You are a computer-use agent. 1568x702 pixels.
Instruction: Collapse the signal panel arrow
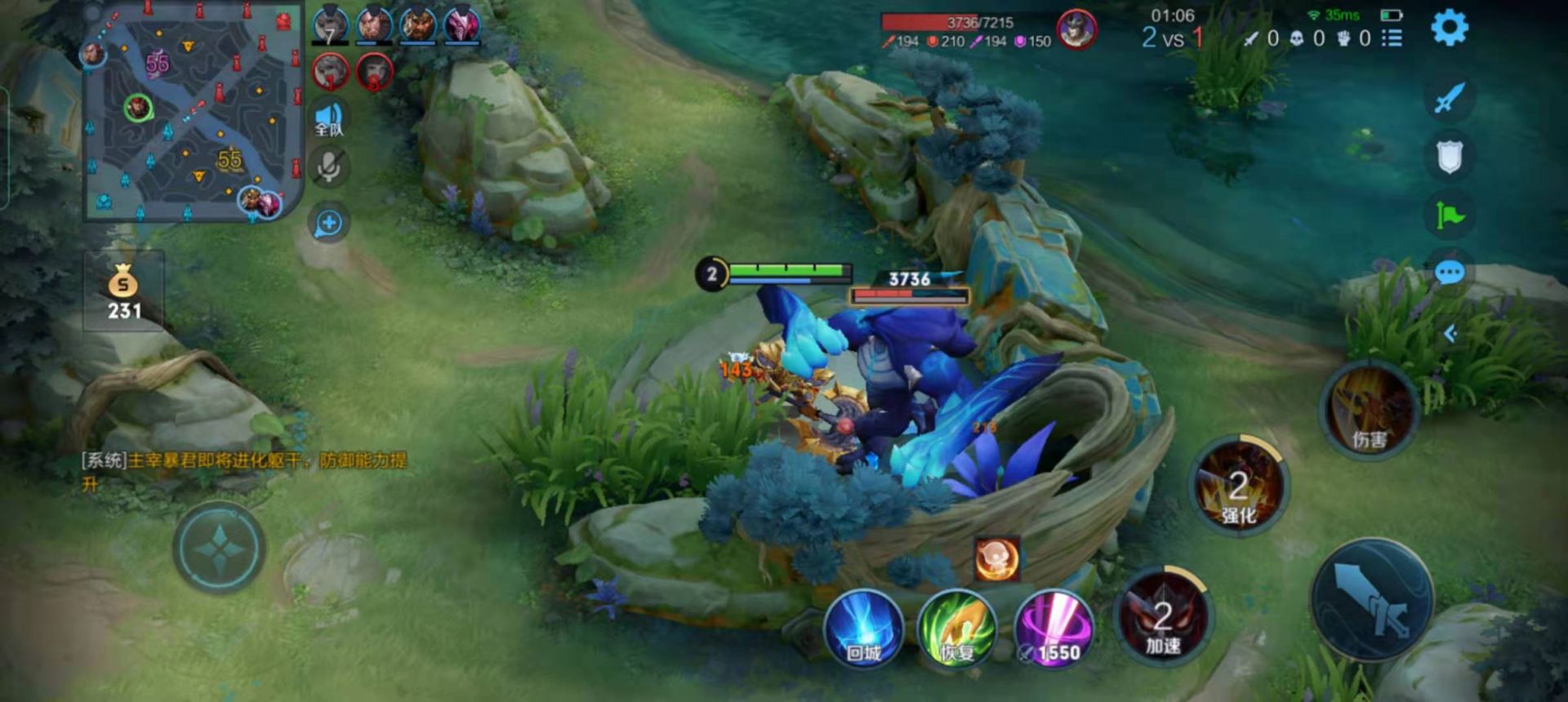(1450, 334)
